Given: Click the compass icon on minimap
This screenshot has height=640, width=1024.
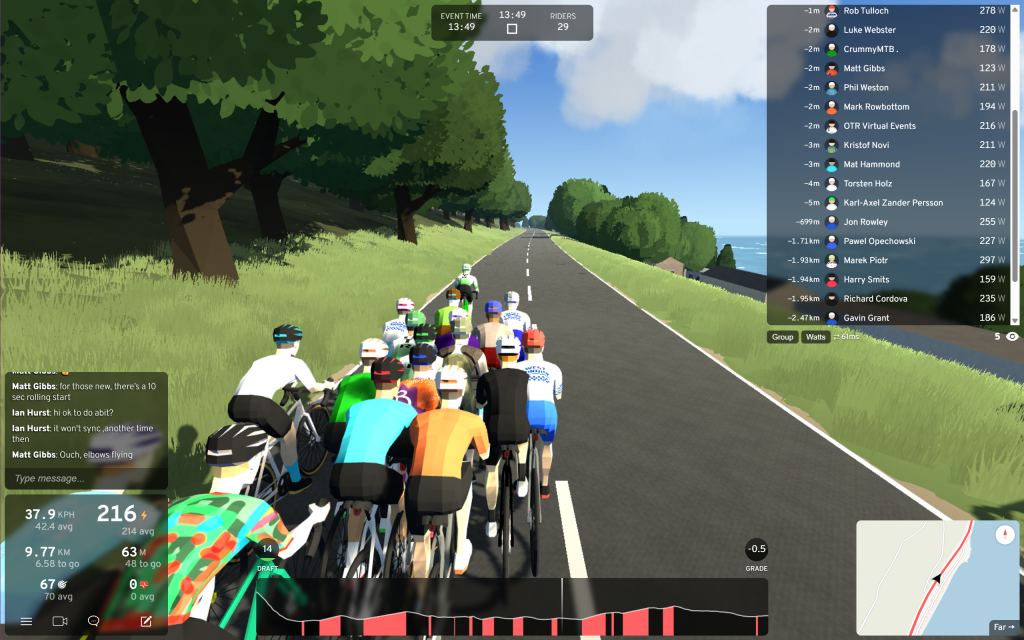Looking at the screenshot, I should click(x=1005, y=535).
